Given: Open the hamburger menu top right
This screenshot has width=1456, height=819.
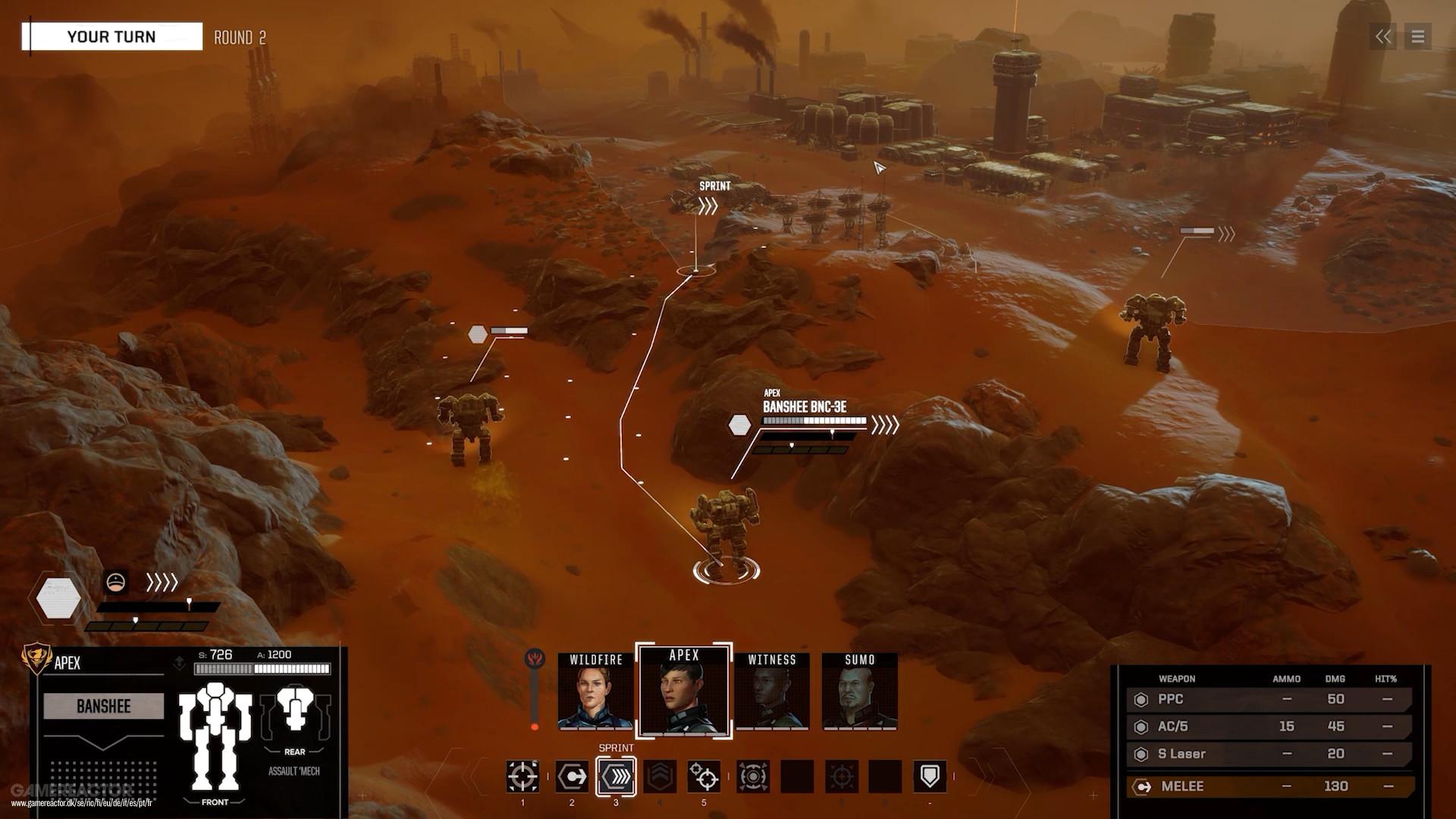Looking at the screenshot, I should [1417, 36].
